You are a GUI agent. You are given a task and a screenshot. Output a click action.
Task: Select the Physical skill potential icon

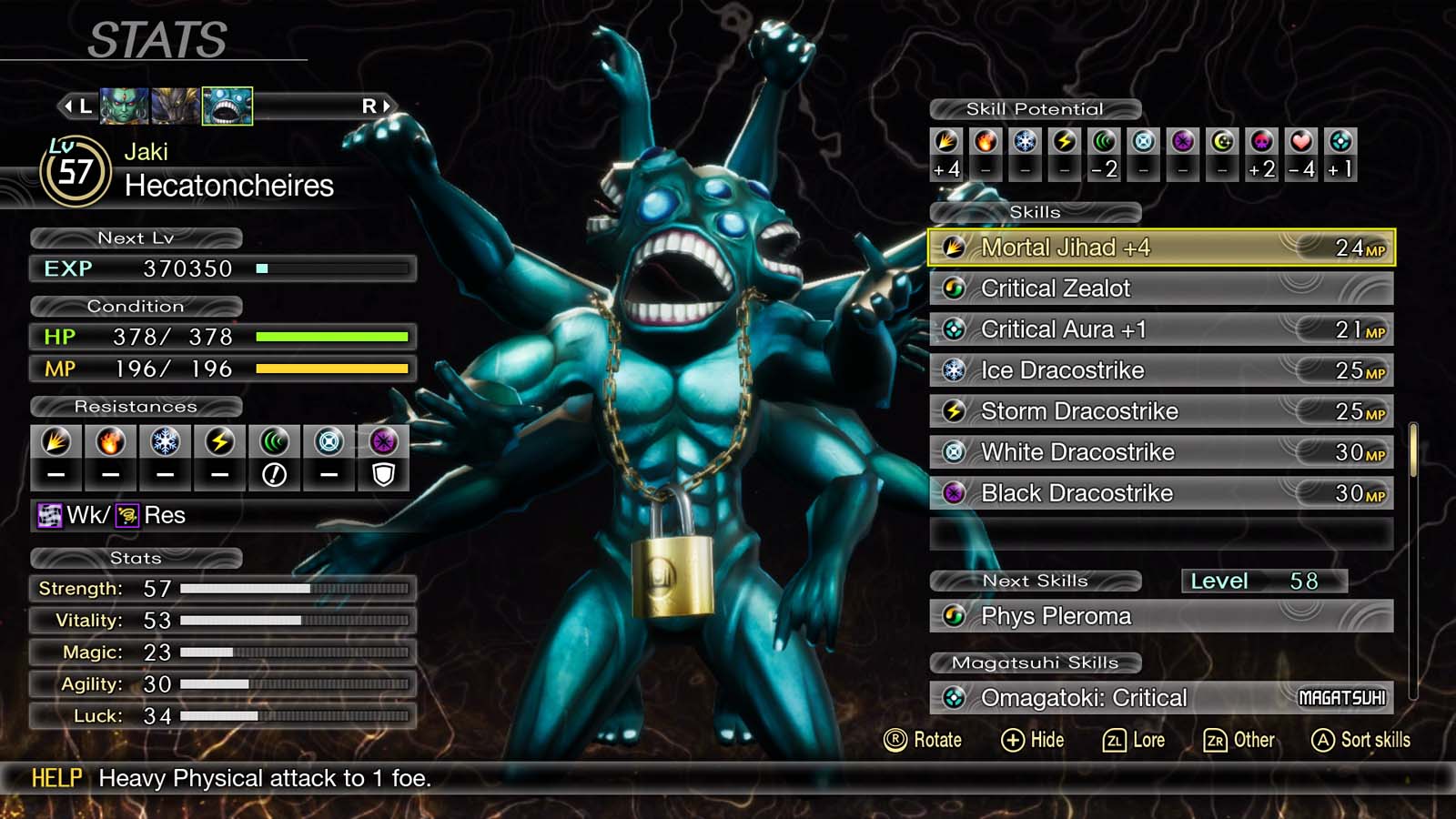[x=945, y=141]
